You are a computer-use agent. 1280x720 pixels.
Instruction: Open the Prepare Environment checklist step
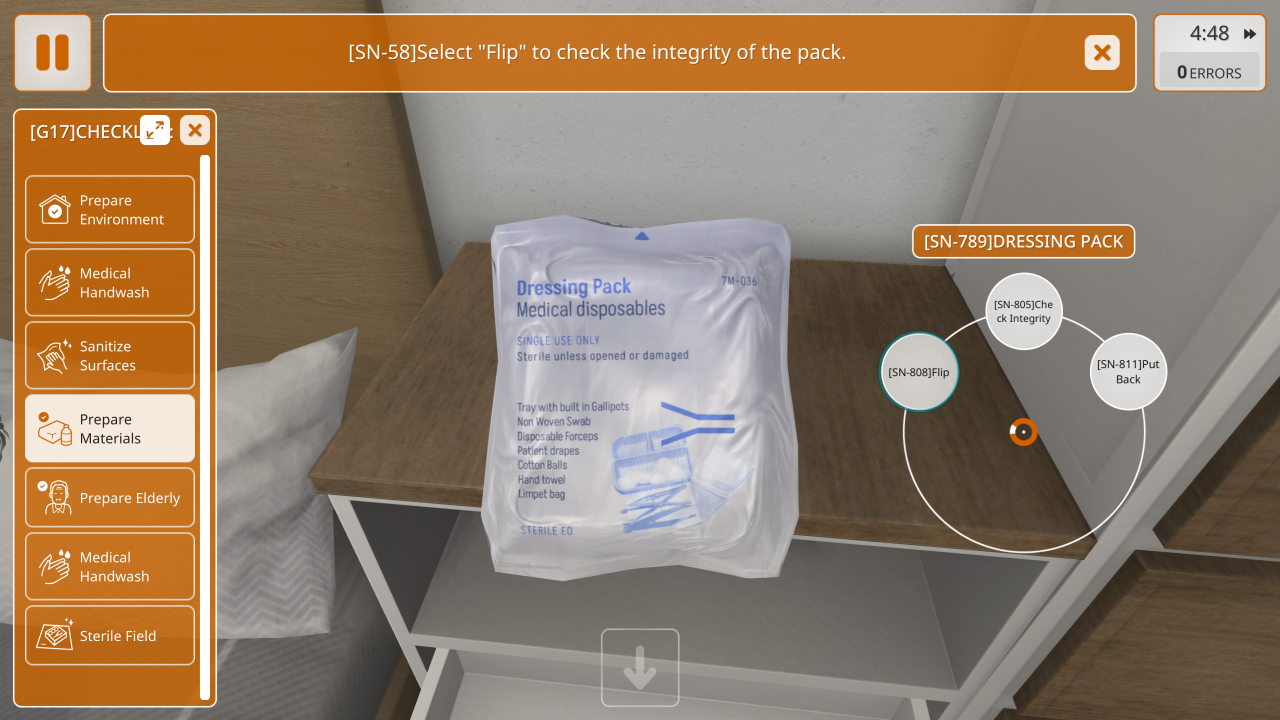(110, 210)
